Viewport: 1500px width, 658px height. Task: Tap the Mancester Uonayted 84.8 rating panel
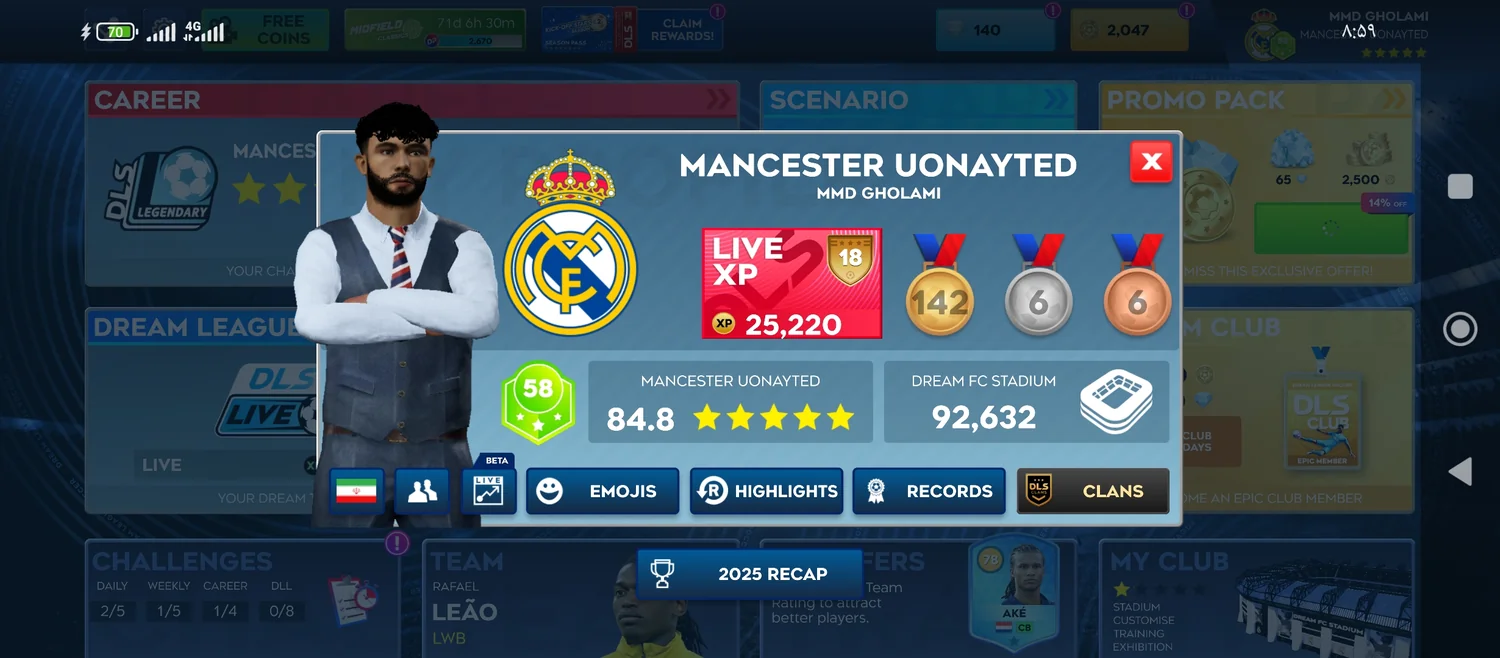(x=730, y=402)
